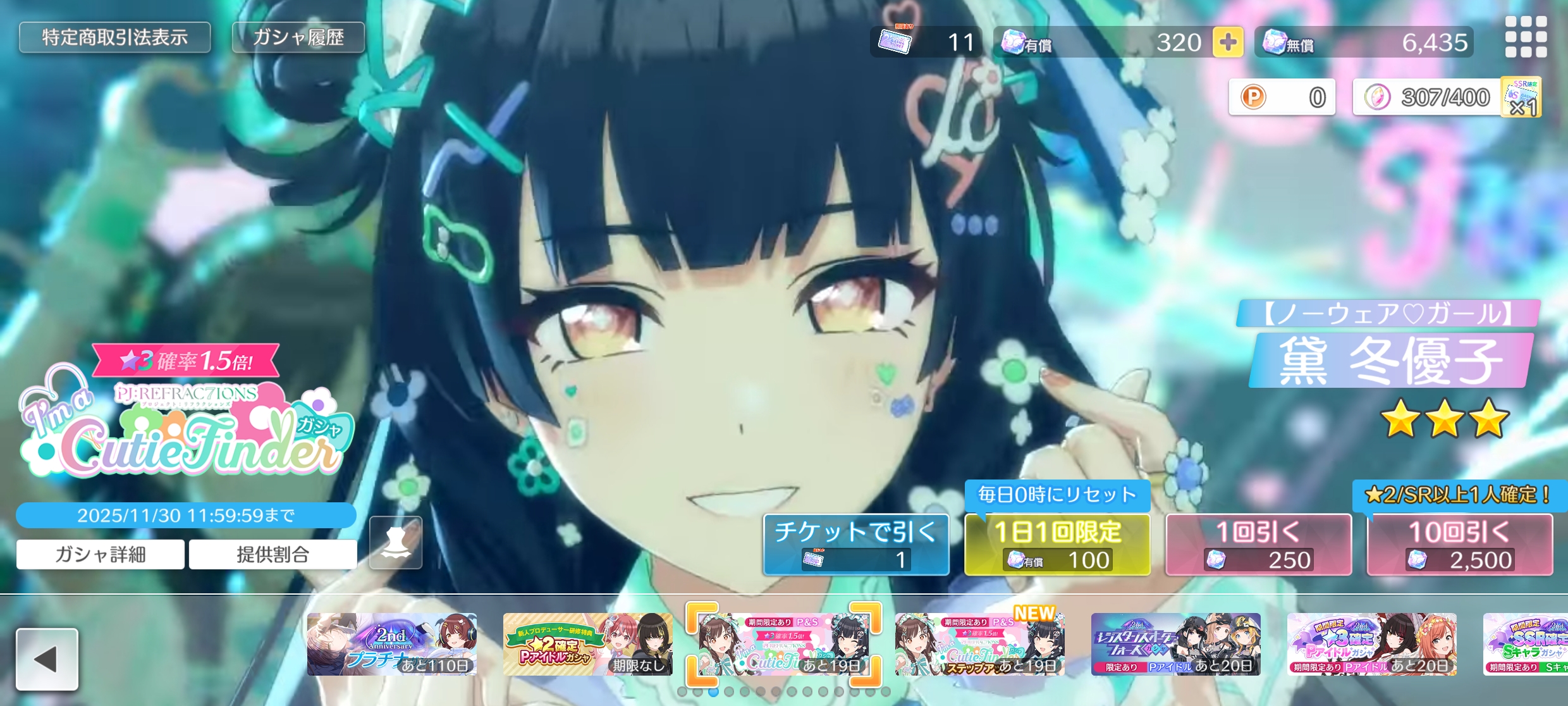Do a 10-pull for 2,500 jewels

(1459, 545)
